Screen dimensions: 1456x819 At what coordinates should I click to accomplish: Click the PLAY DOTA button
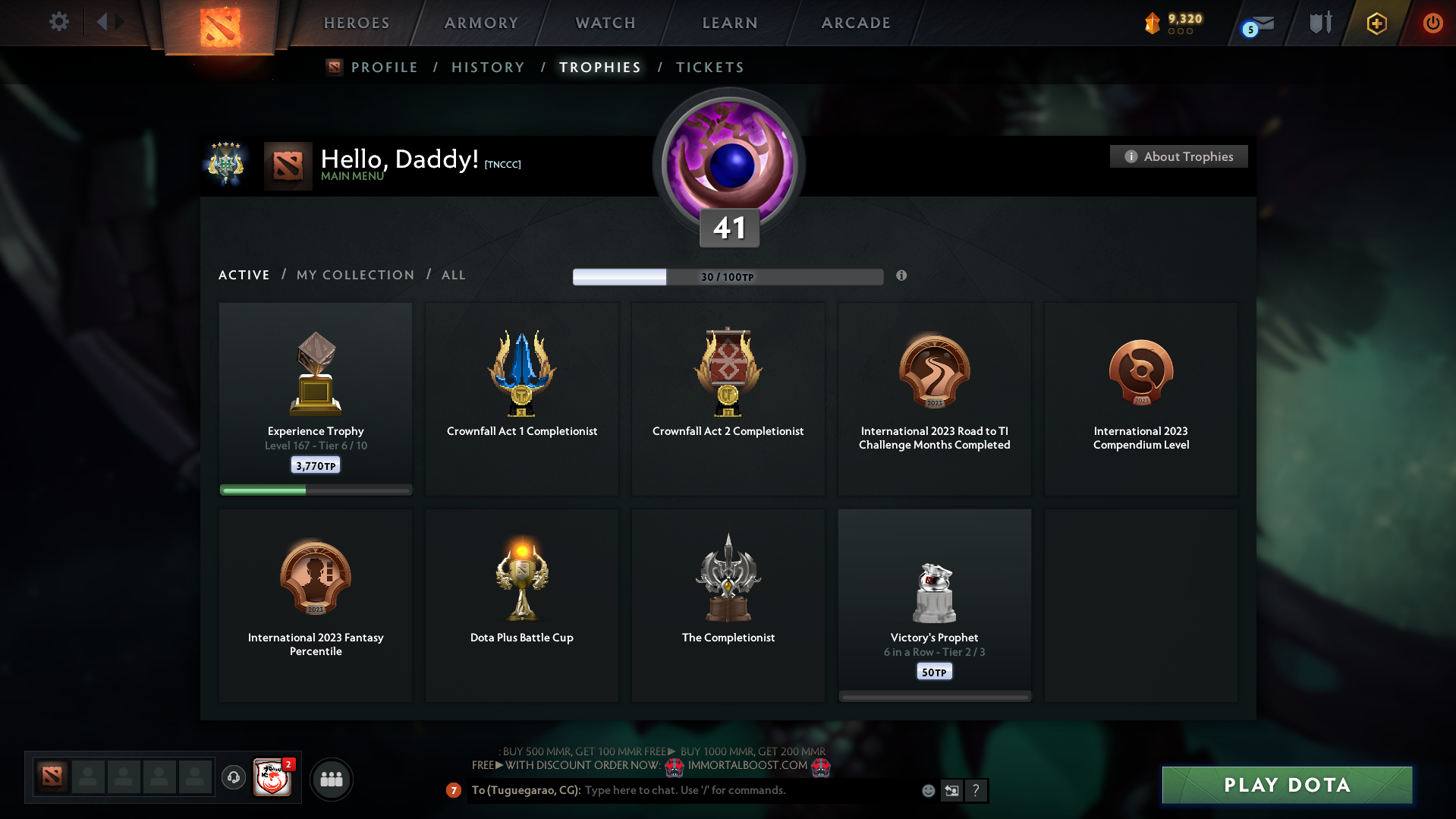[x=1285, y=785]
